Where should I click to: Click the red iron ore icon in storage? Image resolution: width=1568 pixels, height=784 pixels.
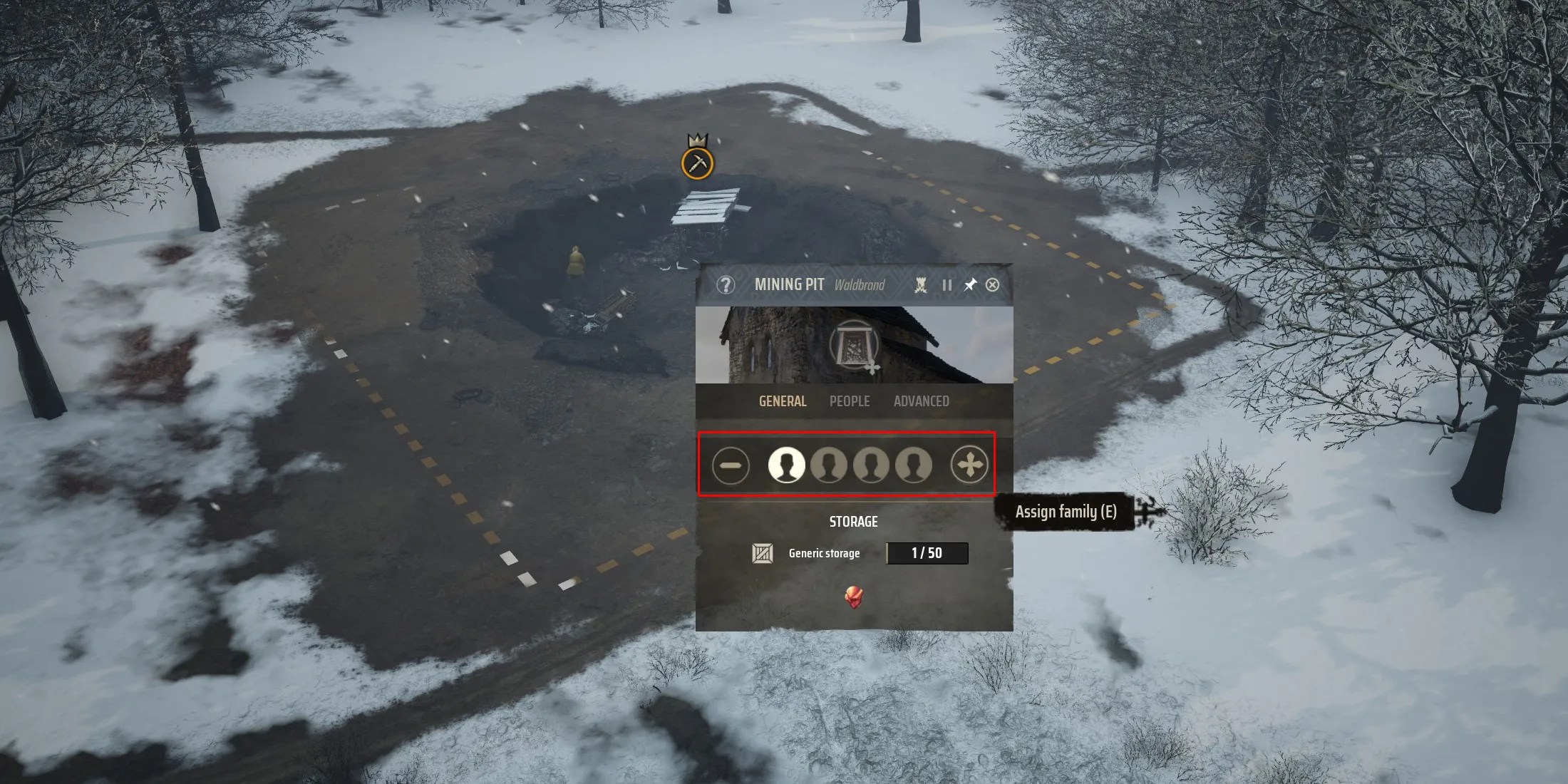[x=854, y=597]
